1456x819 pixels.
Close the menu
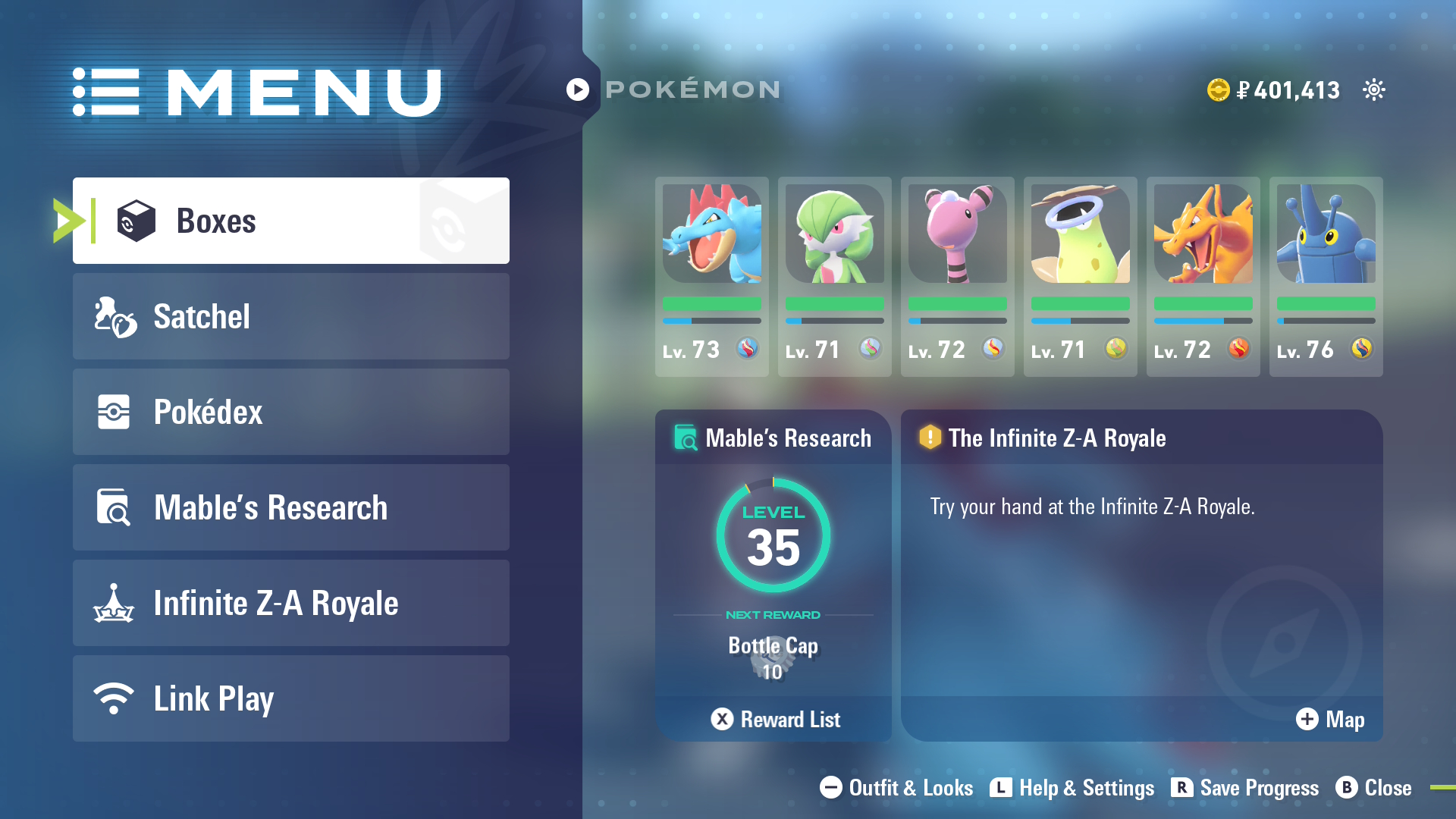click(x=1373, y=788)
